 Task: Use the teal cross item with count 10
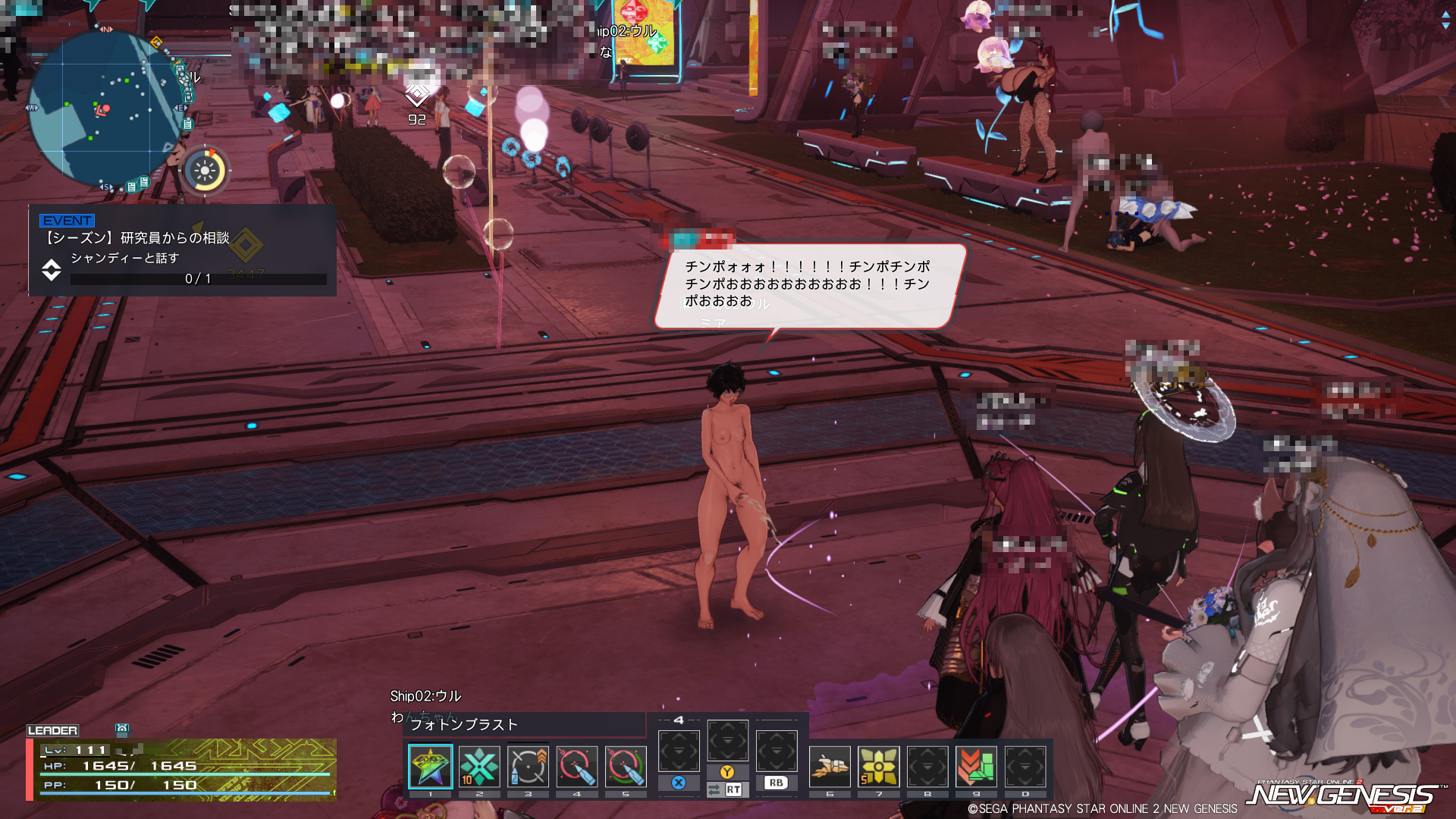pyautogui.click(x=479, y=766)
